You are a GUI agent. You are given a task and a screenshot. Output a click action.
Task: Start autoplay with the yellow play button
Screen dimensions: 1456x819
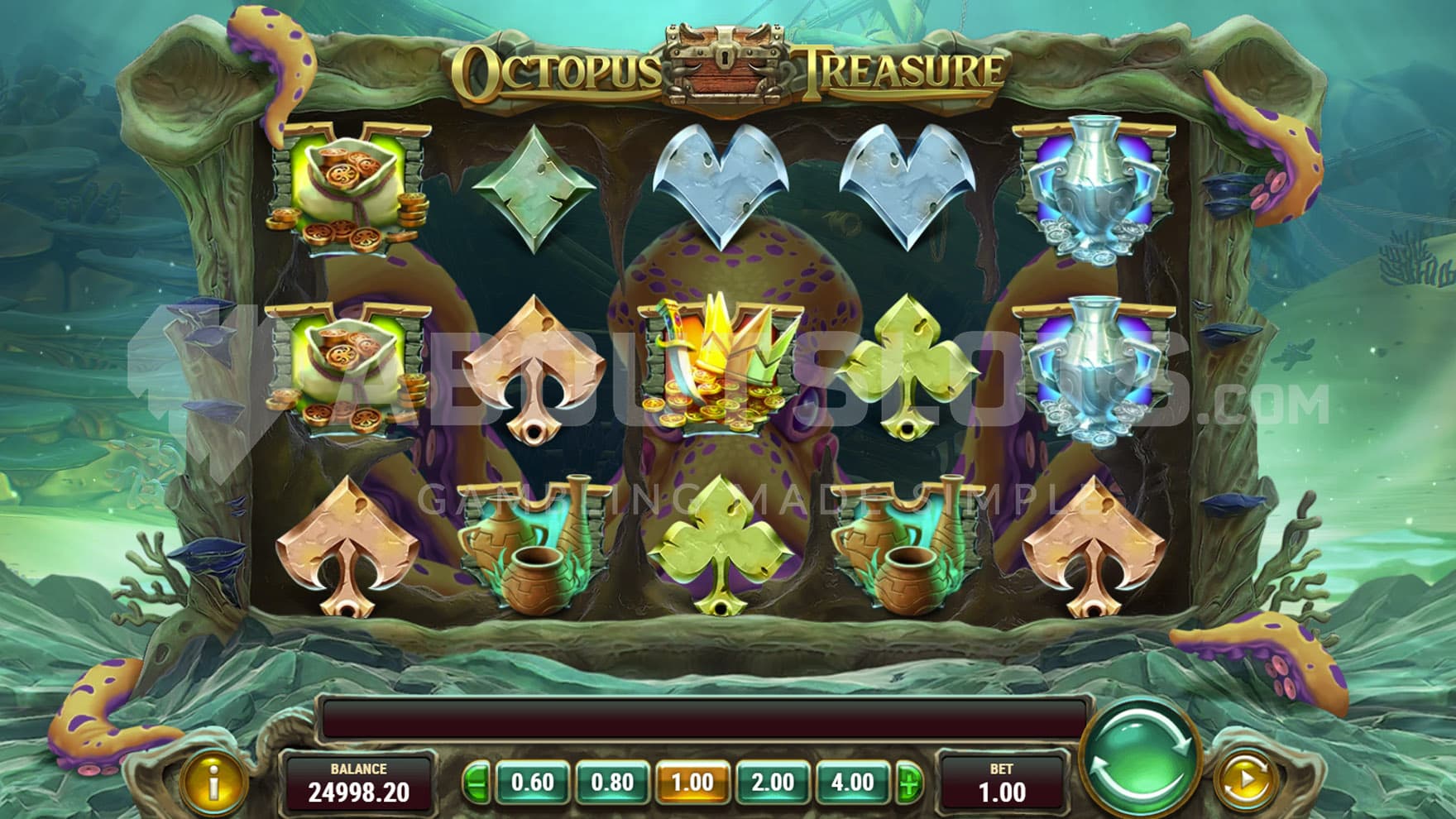tap(1245, 778)
